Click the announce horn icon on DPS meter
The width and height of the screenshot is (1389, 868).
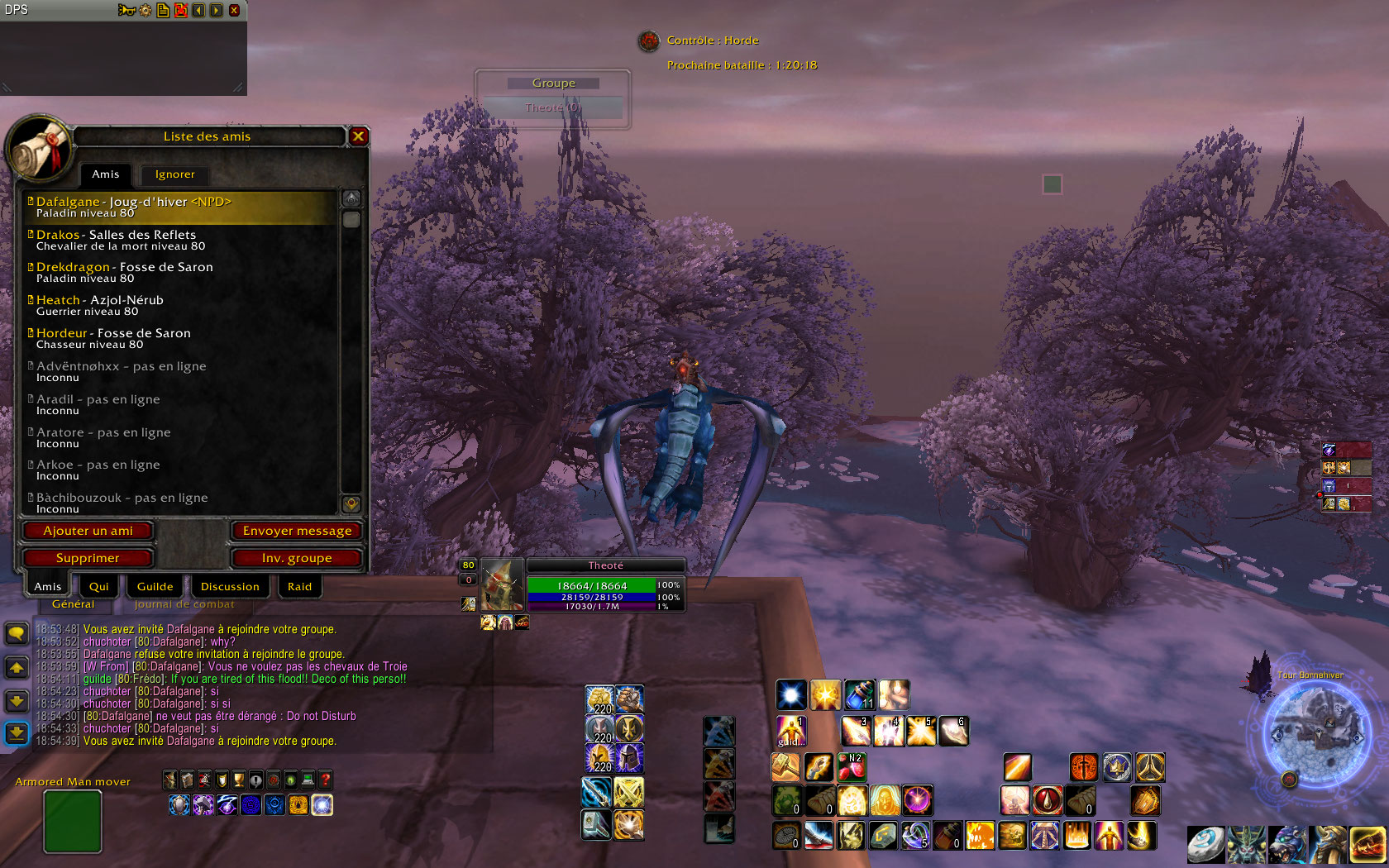coord(126,10)
